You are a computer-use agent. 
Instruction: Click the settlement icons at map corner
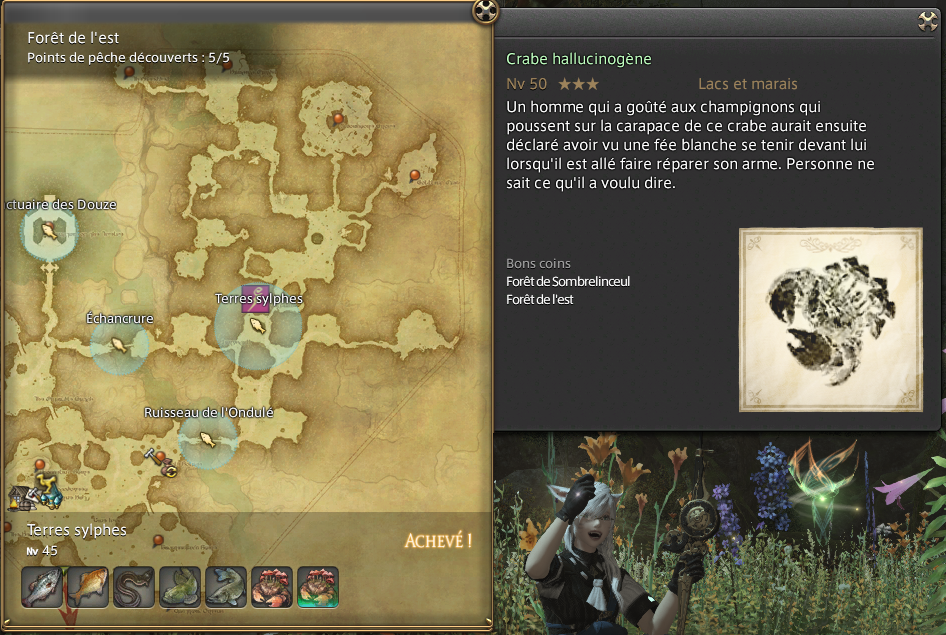pyautogui.click(x=35, y=494)
